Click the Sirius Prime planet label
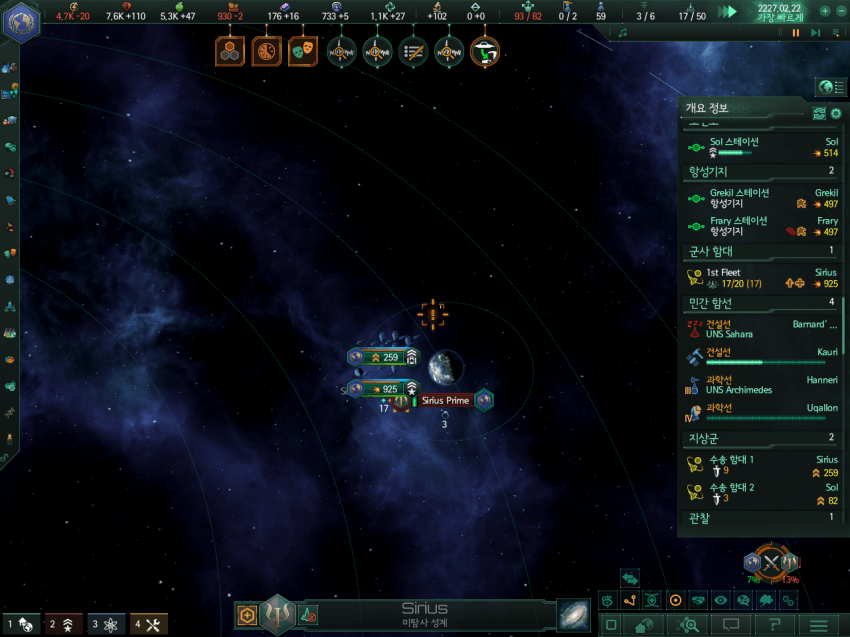Screen dimensions: 850x637 click(445, 401)
